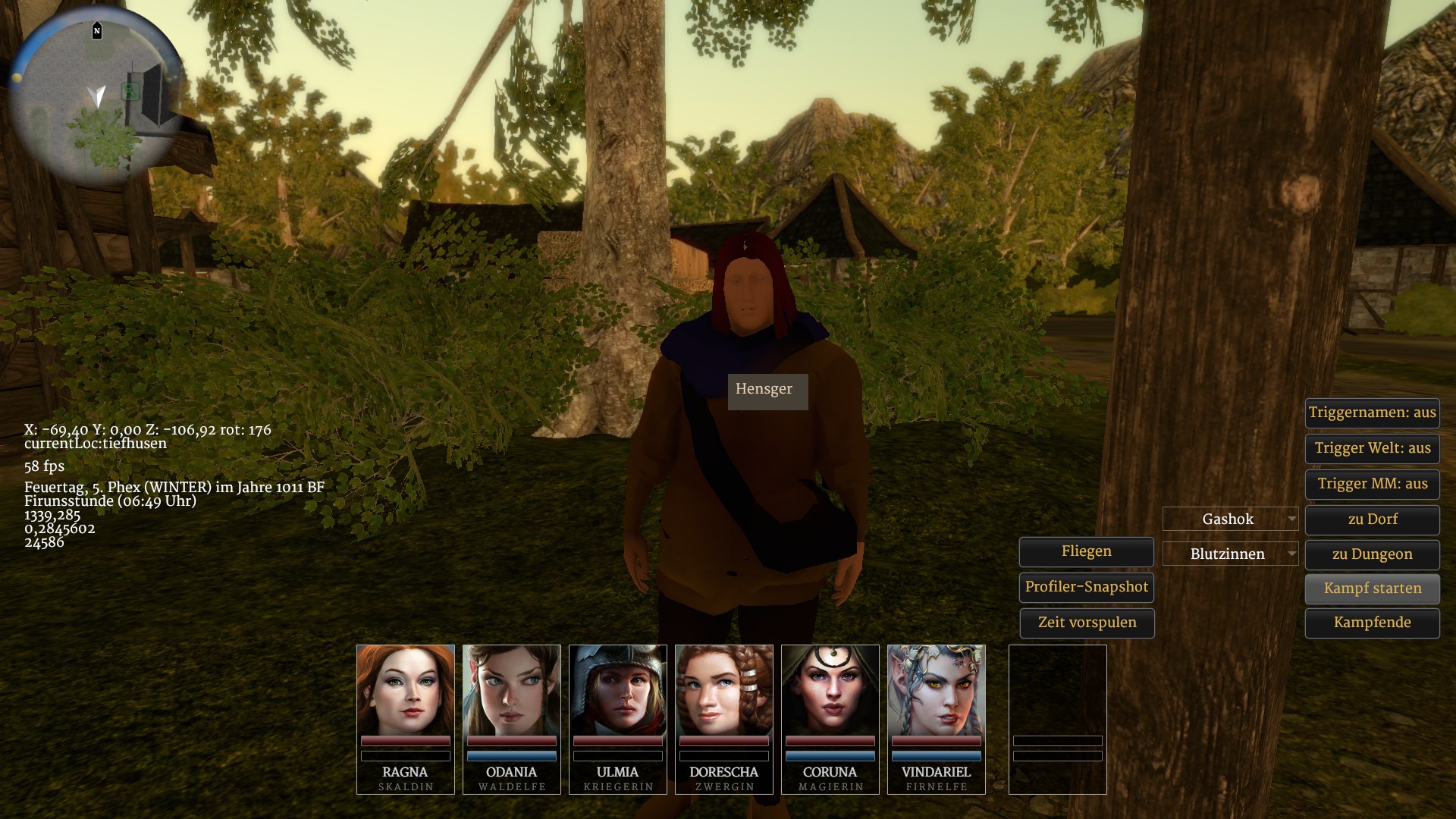
Task: Take a Profiler-Snapshot
Action: click(x=1086, y=588)
